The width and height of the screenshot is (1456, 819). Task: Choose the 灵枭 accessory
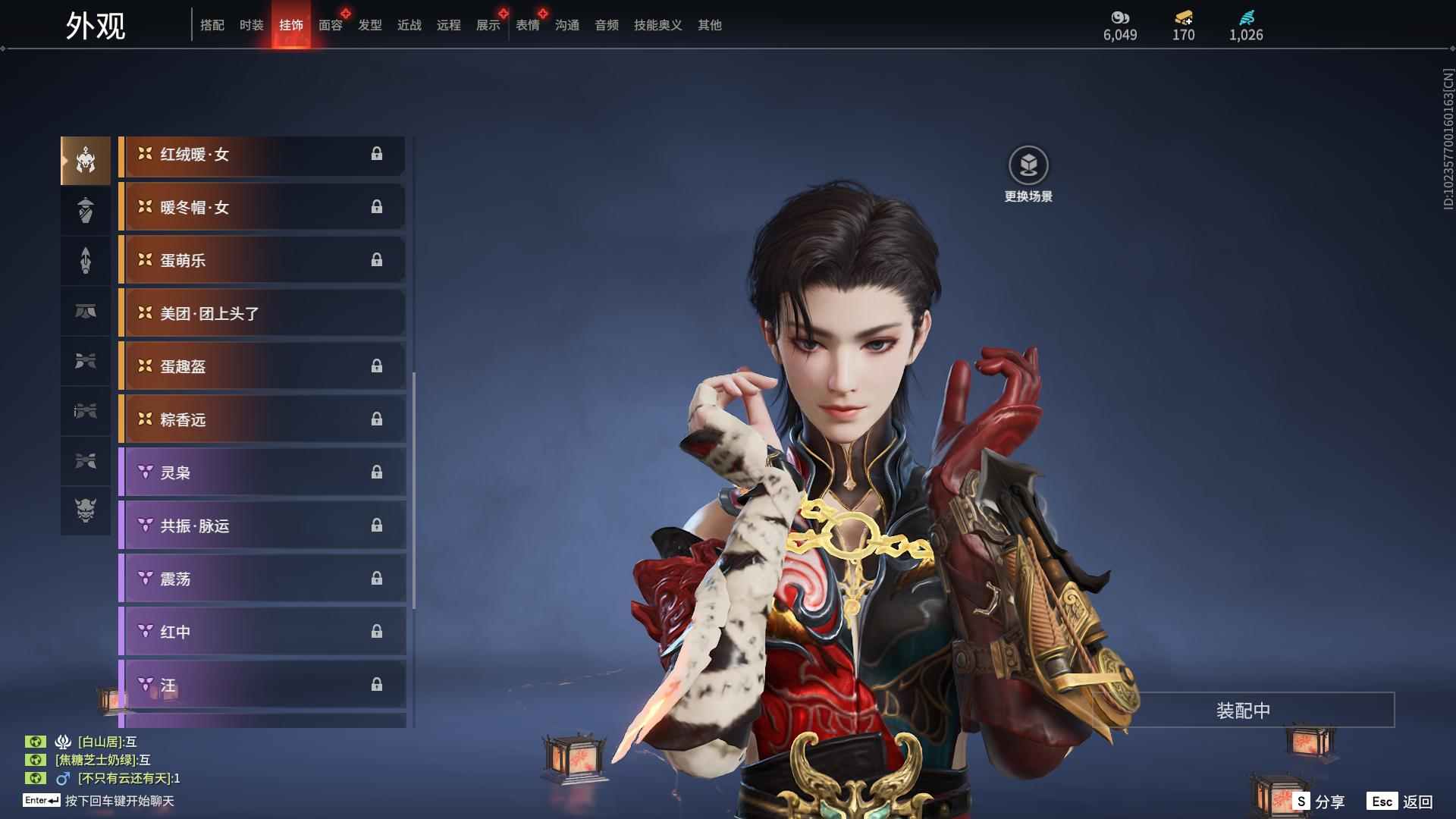click(x=262, y=473)
